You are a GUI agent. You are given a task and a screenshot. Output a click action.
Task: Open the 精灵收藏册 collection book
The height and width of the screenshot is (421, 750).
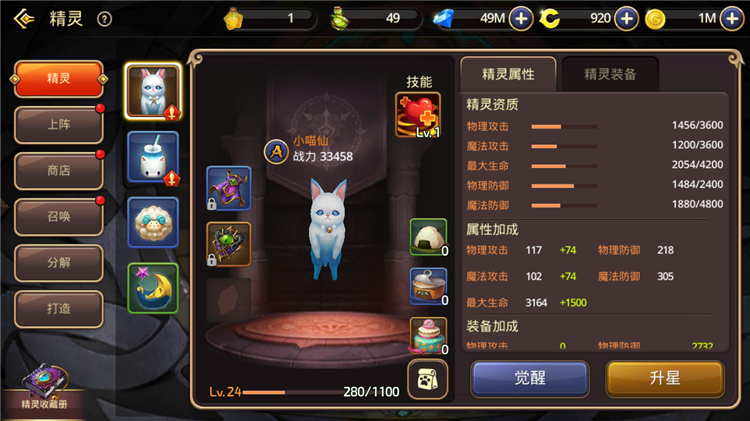43,388
